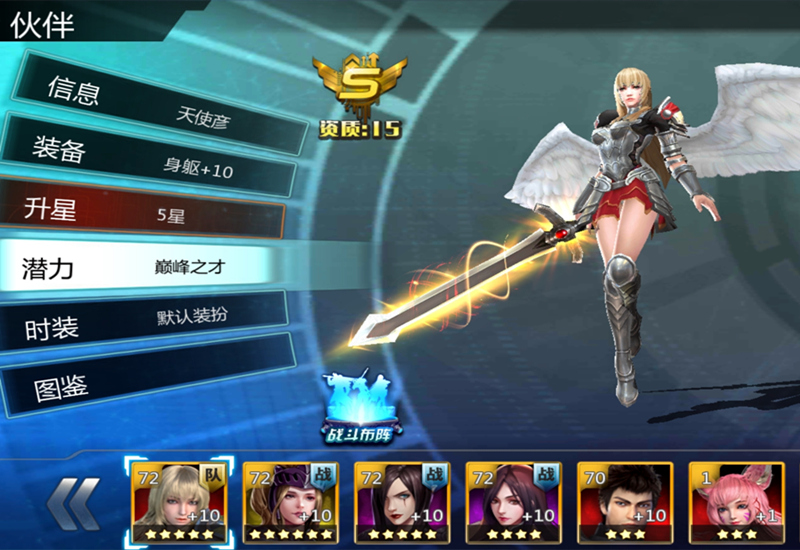
Task: Tap the gold S rank badge
Action: coord(359,85)
